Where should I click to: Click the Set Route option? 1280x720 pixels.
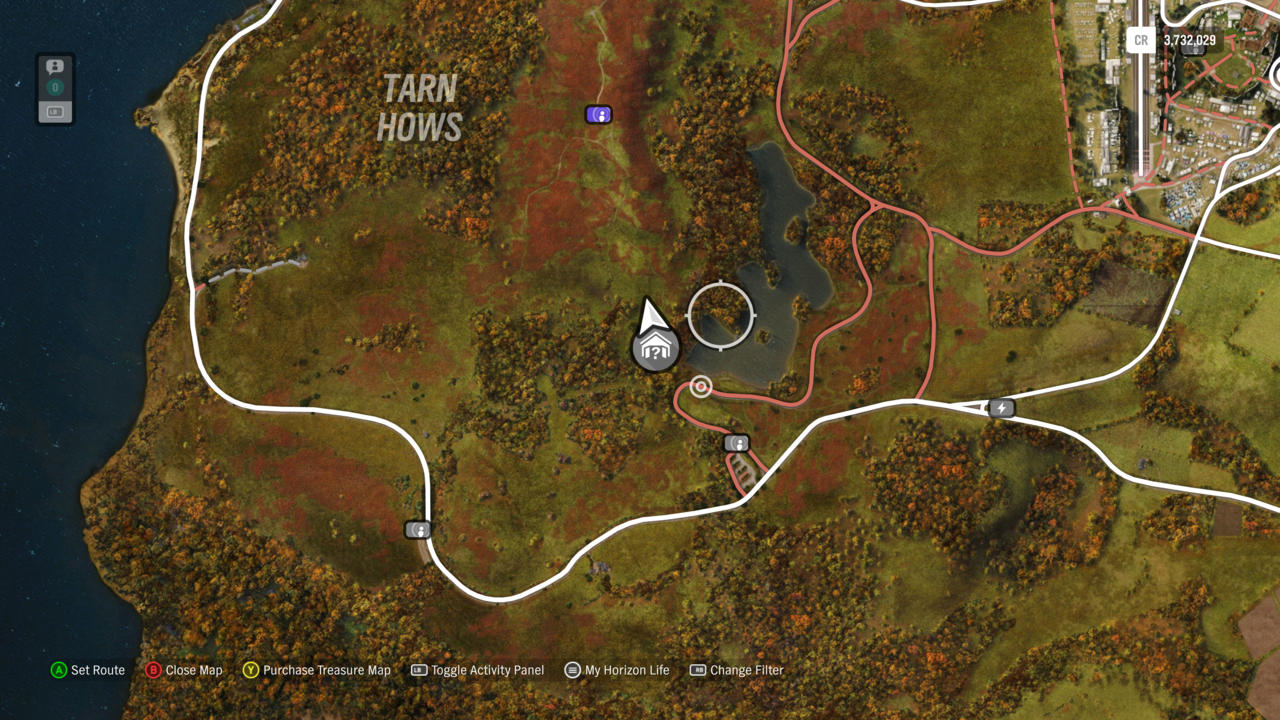88,670
